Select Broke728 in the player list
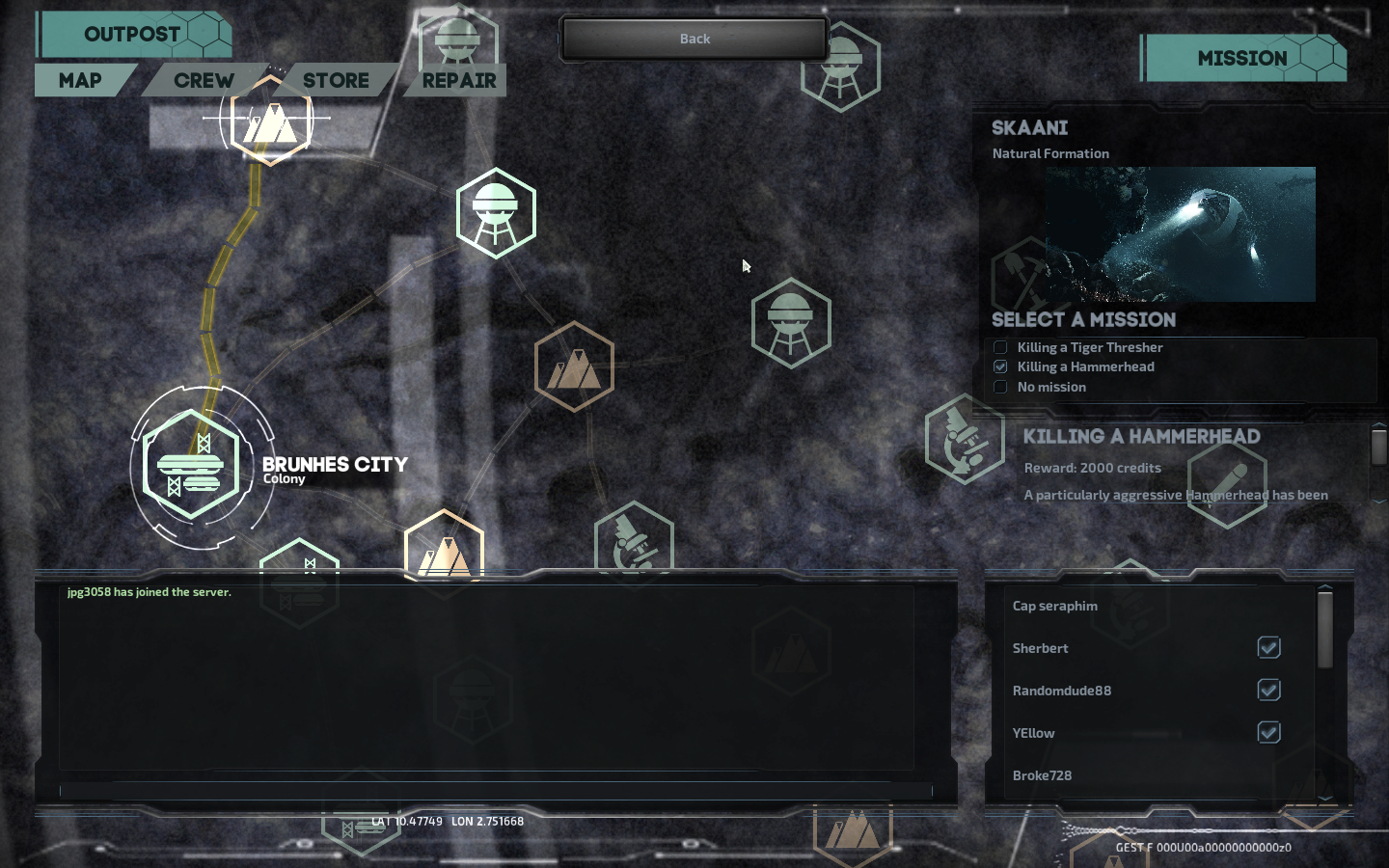The image size is (1389, 868). point(1042,775)
